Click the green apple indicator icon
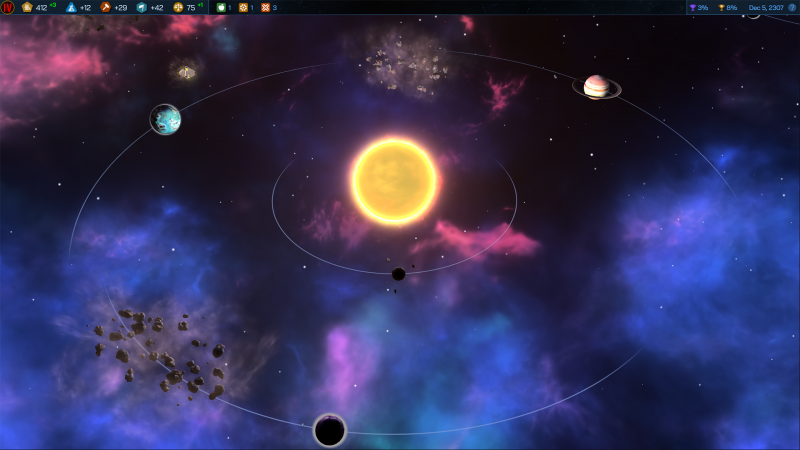The width and height of the screenshot is (800, 450). pos(221,7)
